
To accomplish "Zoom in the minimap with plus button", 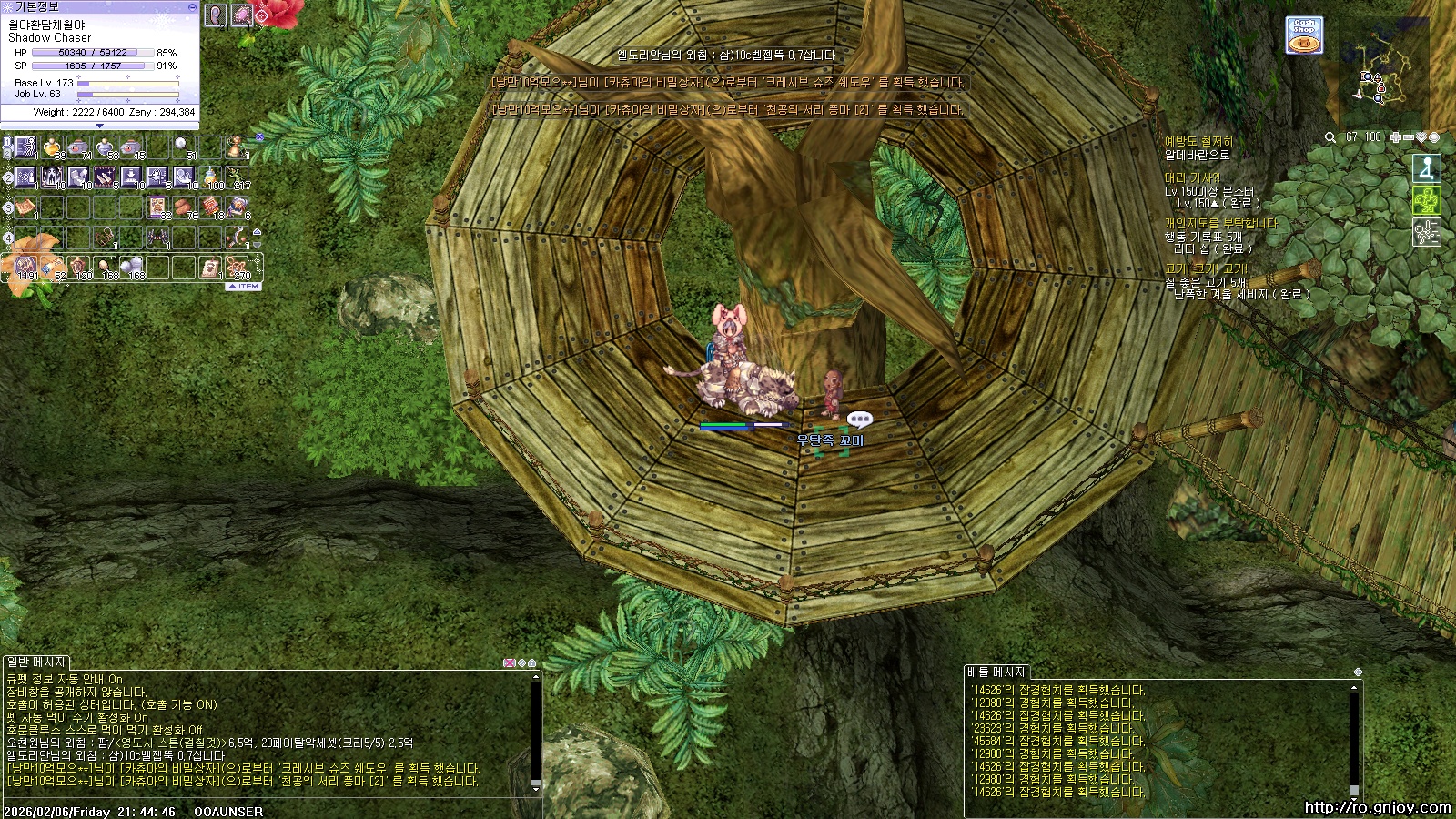I will click(x=1396, y=137).
